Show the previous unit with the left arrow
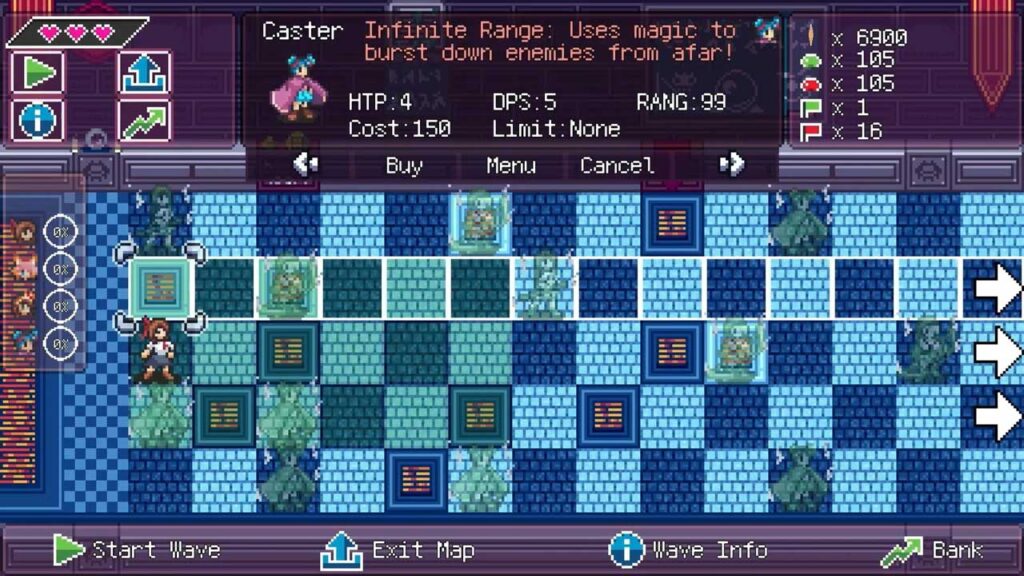This screenshot has width=1024, height=576. 306,164
